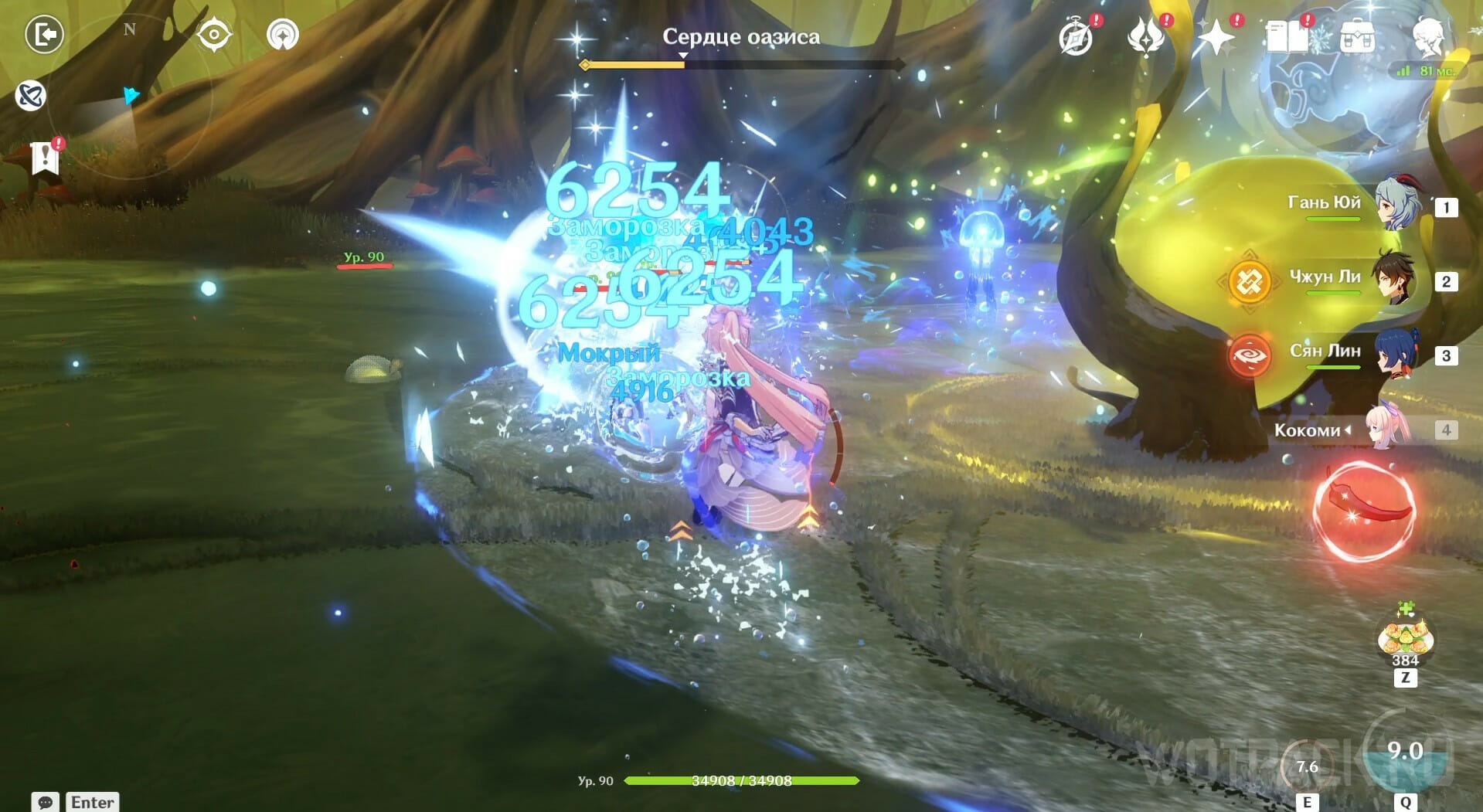Open the wish sparkle icon
Image resolution: width=1483 pixels, height=812 pixels.
click(x=1216, y=37)
